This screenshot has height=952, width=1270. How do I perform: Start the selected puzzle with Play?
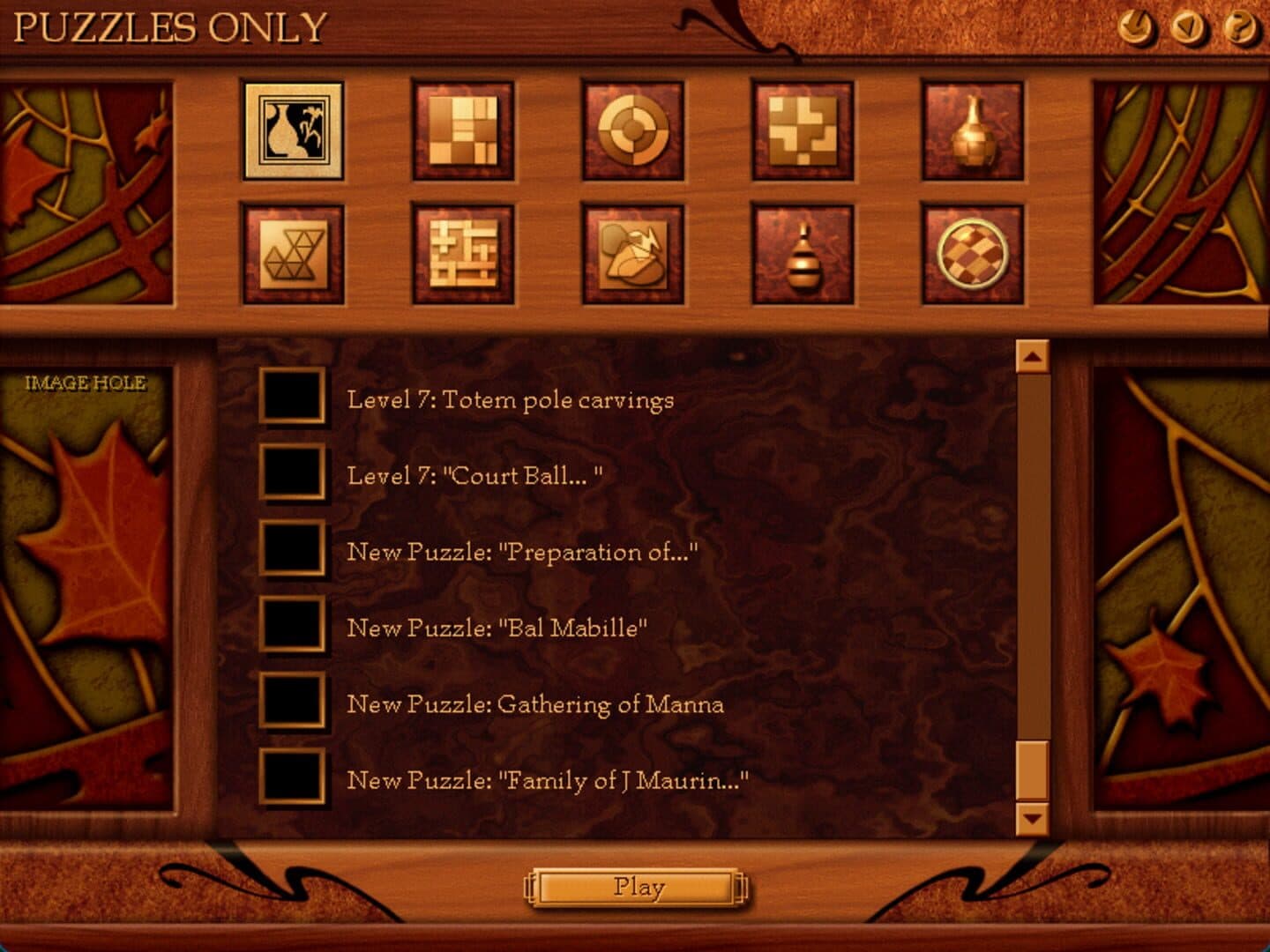(638, 887)
